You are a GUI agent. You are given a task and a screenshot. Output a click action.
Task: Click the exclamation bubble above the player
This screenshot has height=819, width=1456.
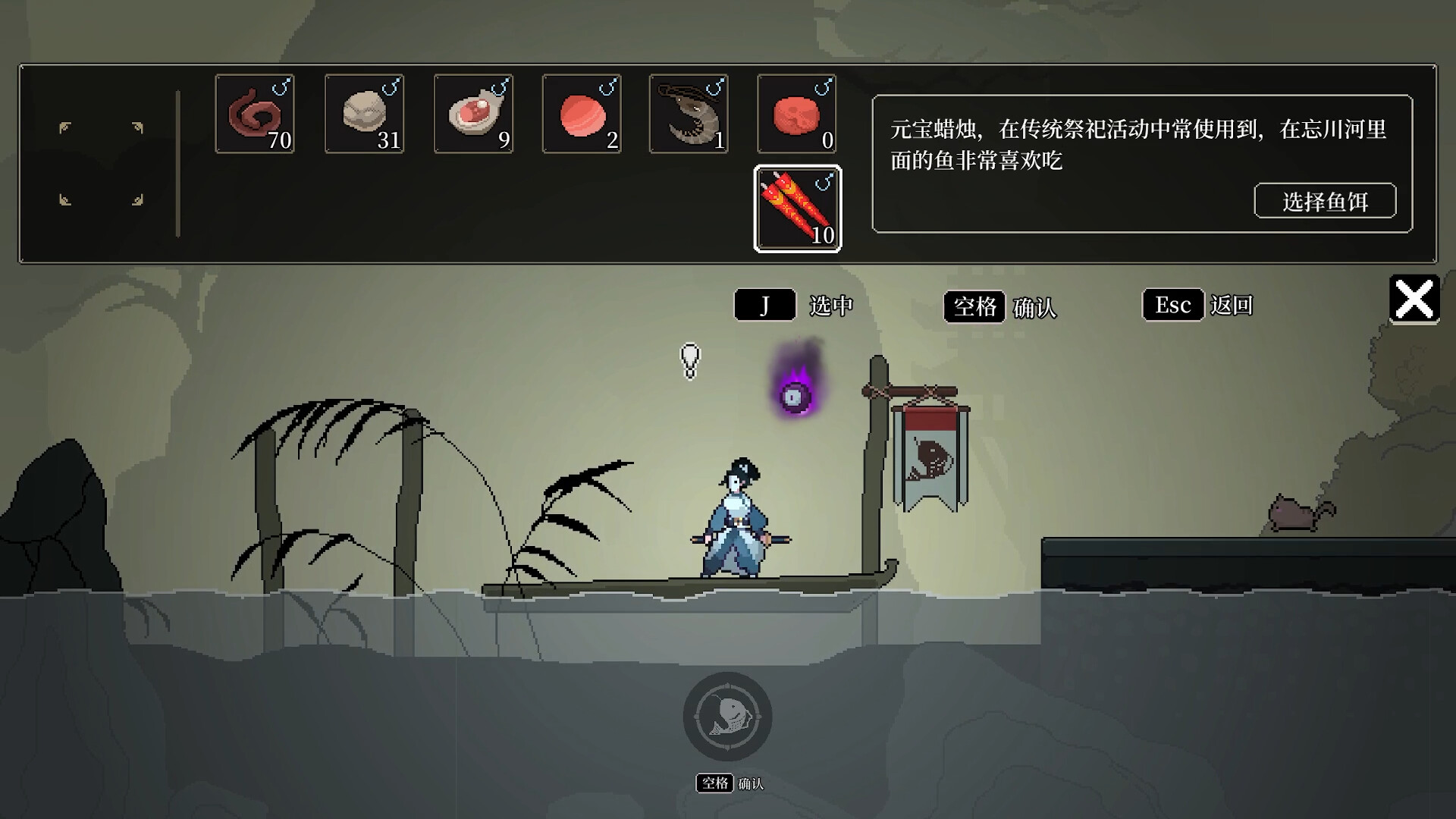[691, 360]
